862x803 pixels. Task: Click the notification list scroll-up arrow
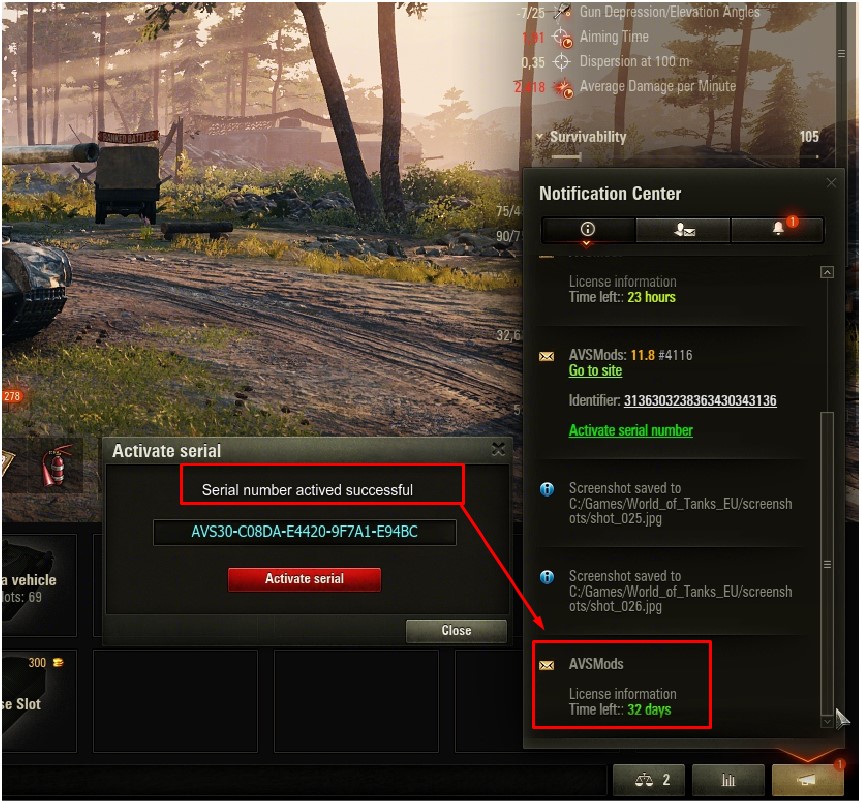coord(827,272)
